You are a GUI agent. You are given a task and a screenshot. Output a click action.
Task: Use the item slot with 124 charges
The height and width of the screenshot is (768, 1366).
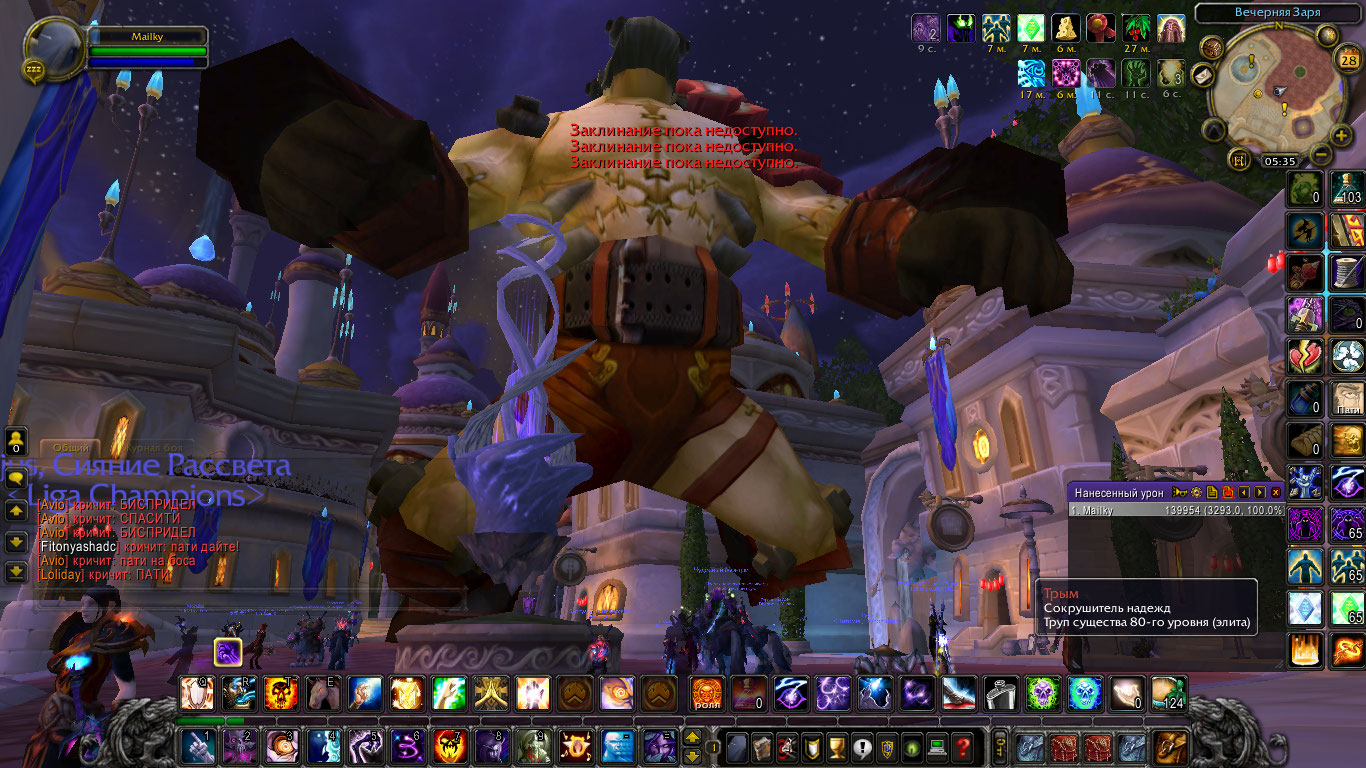click(1167, 693)
